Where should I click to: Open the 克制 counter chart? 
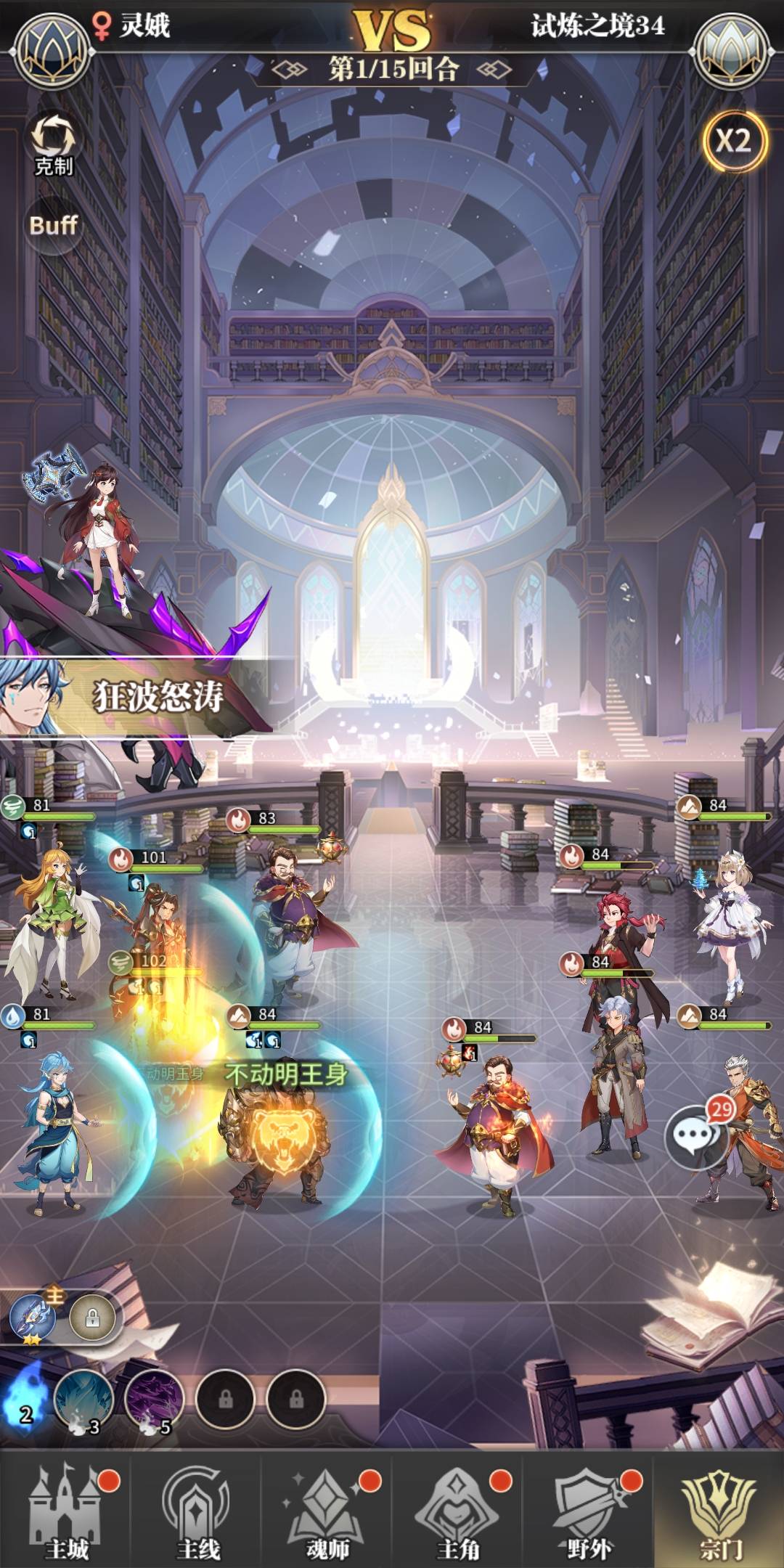click(53, 143)
